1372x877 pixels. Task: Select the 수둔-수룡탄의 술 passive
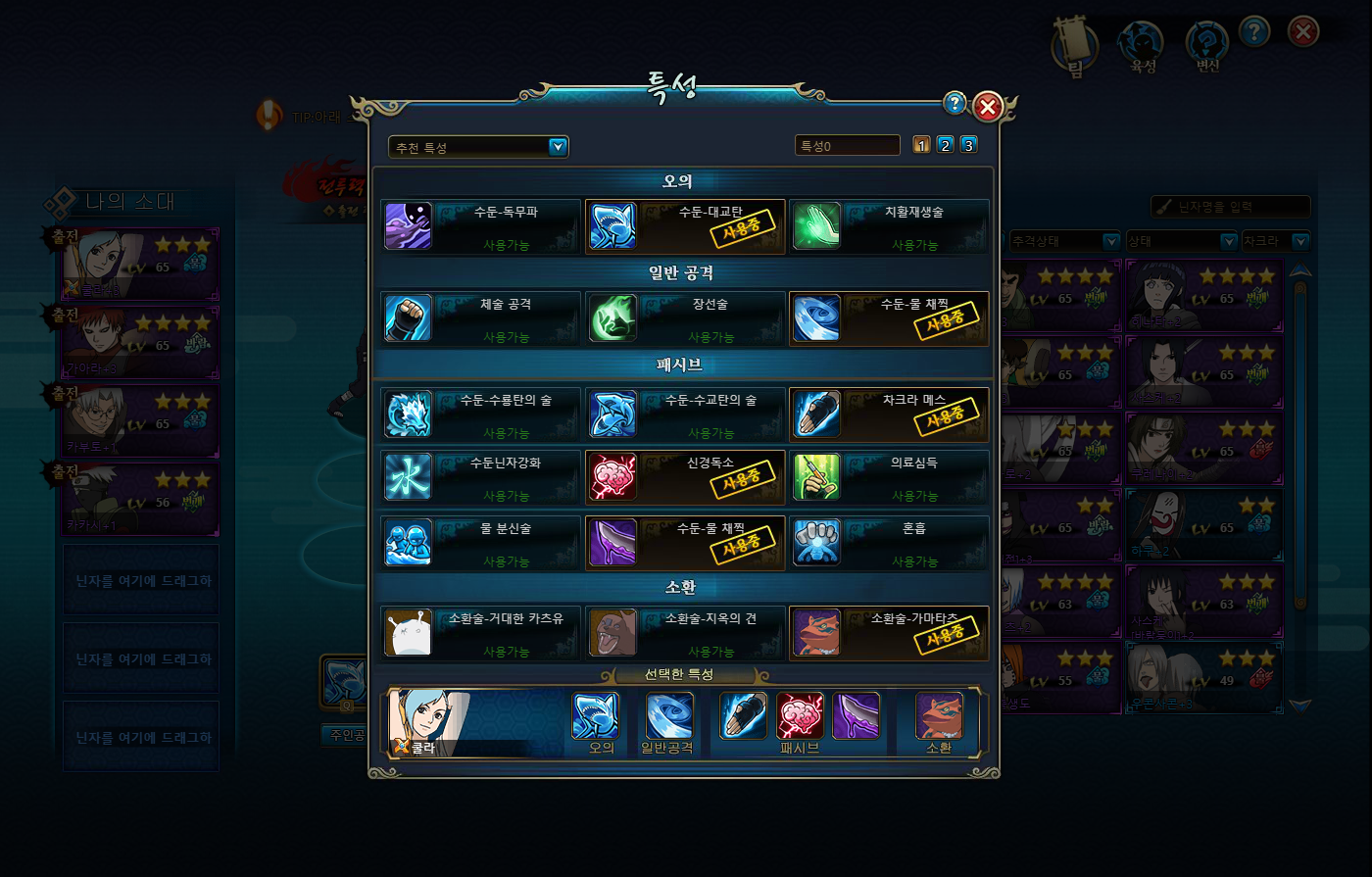tap(480, 414)
